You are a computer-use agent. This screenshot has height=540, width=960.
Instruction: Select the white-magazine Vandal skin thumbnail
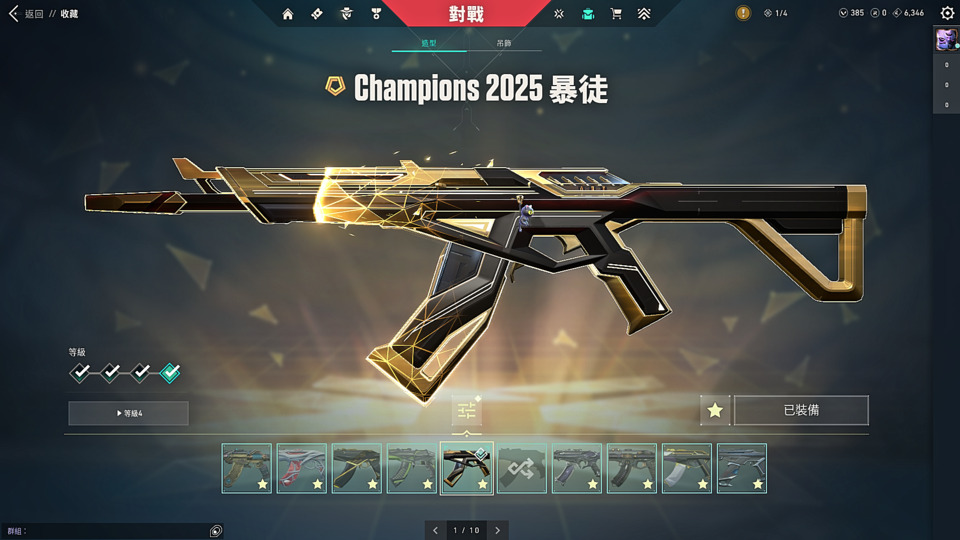[x=687, y=468]
